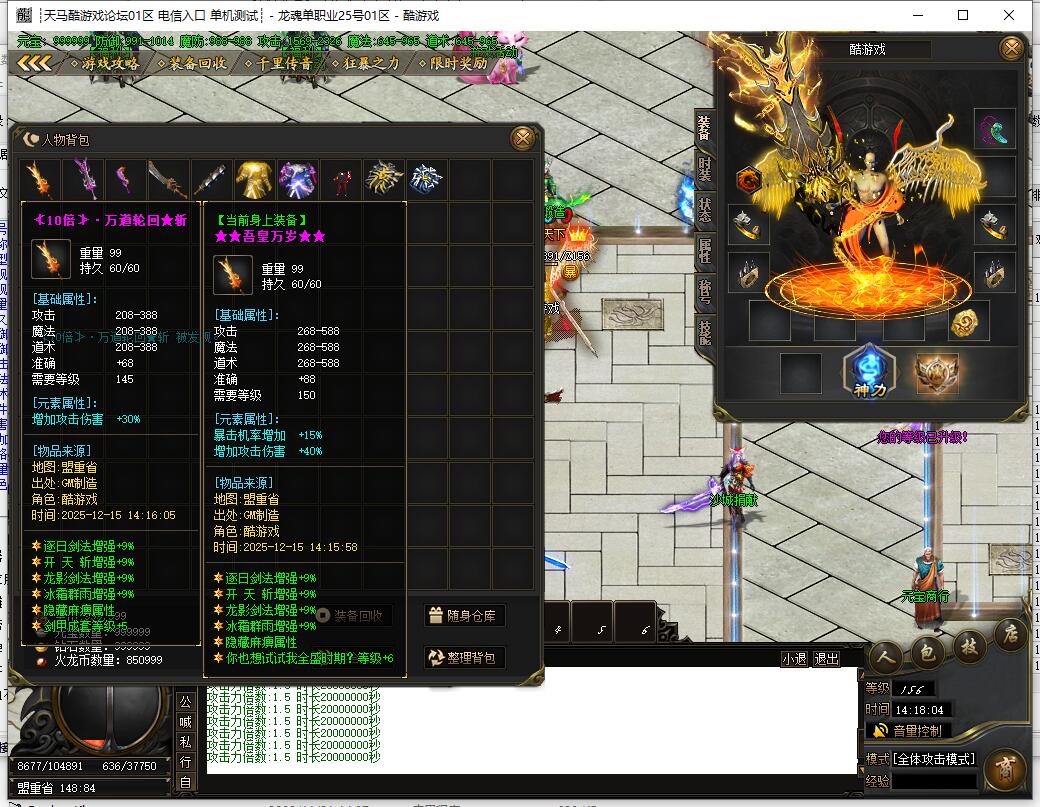
Task: Select the 千里传音 menu entry
Action: pyautogui.click(x=285, y=63)
